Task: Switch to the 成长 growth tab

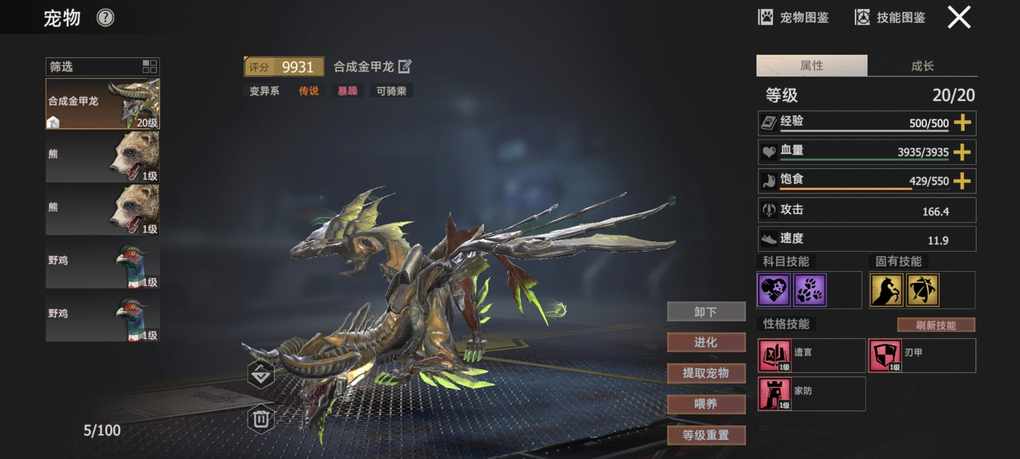Action: (x=922, y=66)
